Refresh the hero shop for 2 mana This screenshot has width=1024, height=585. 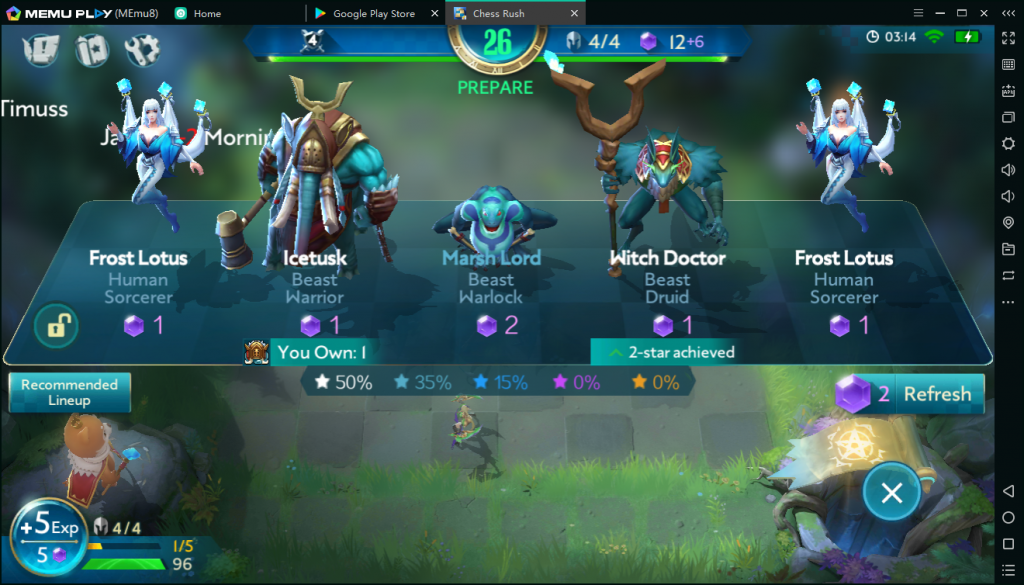click(x=910, y=394)
